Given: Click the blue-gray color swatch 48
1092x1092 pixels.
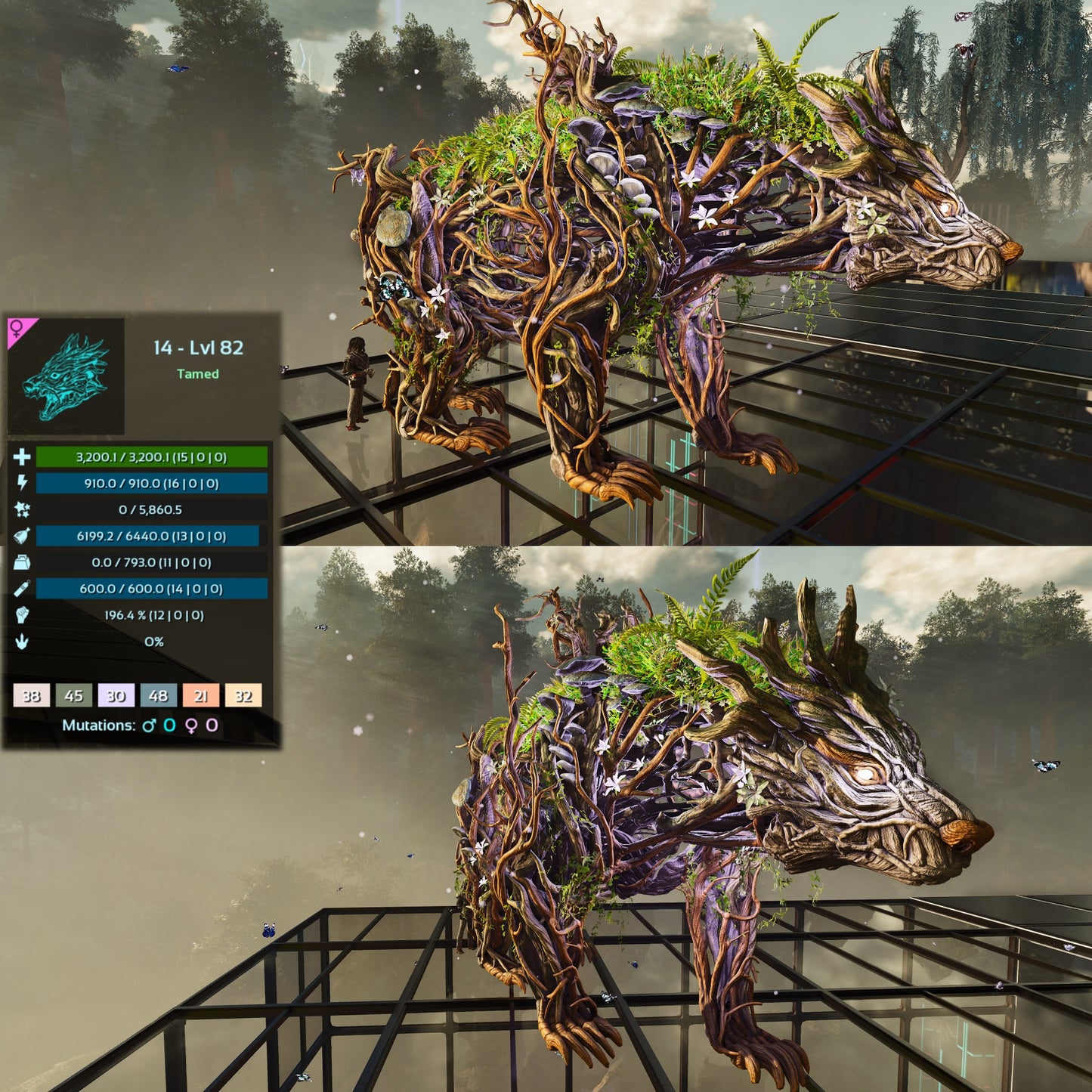Looking at the screenshot, I should [159, 695].
